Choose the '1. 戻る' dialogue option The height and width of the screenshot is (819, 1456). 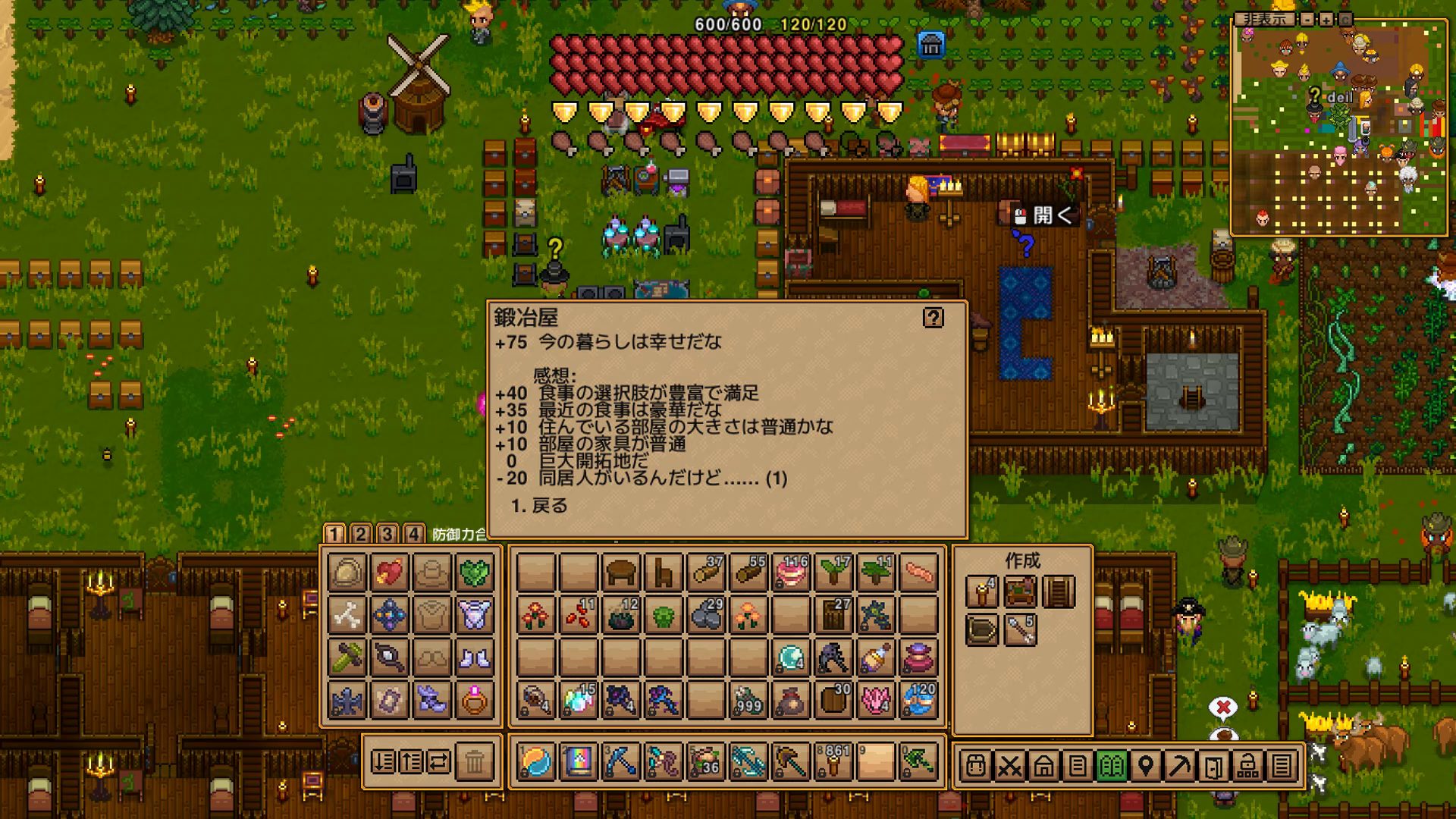(x=540, y=506)
